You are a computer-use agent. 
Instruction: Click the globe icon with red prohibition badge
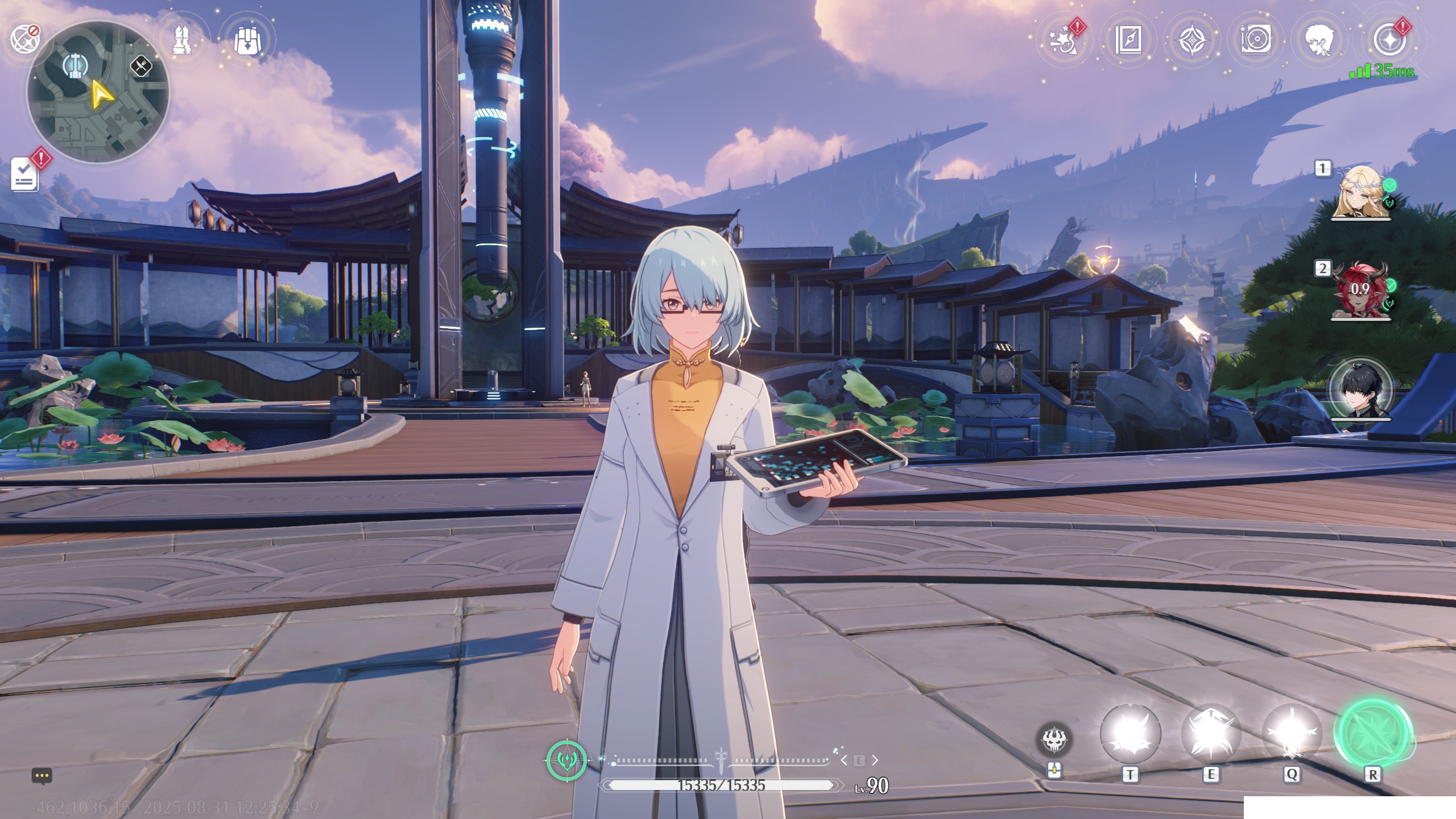point(25,39)
